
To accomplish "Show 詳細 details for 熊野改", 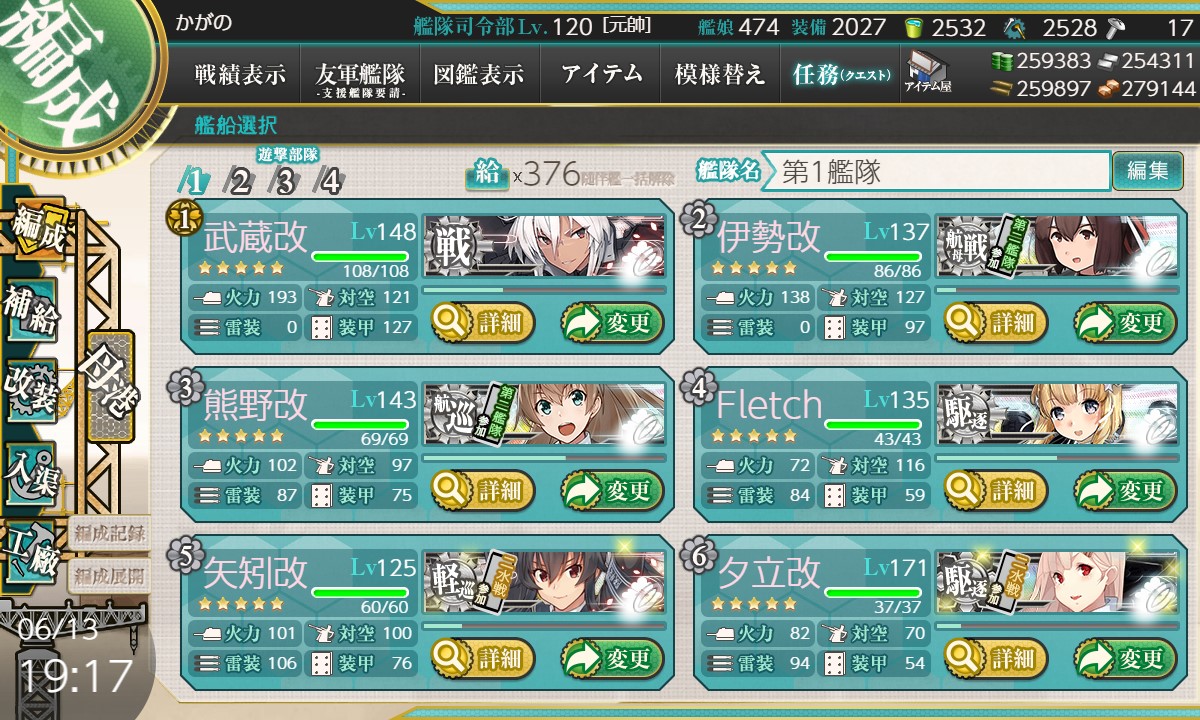I will coord(484,491).
